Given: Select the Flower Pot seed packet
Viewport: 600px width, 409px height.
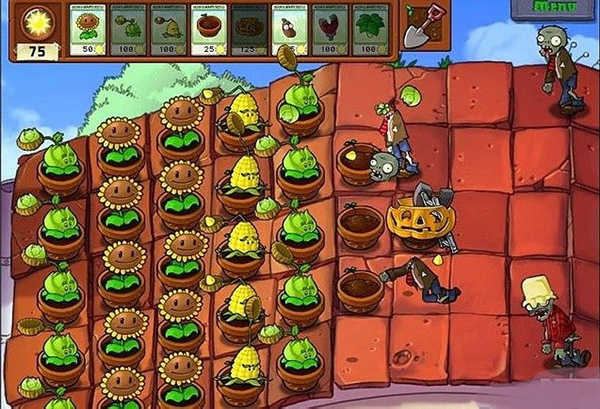Looking at the screenshot, I should point(210,29).
